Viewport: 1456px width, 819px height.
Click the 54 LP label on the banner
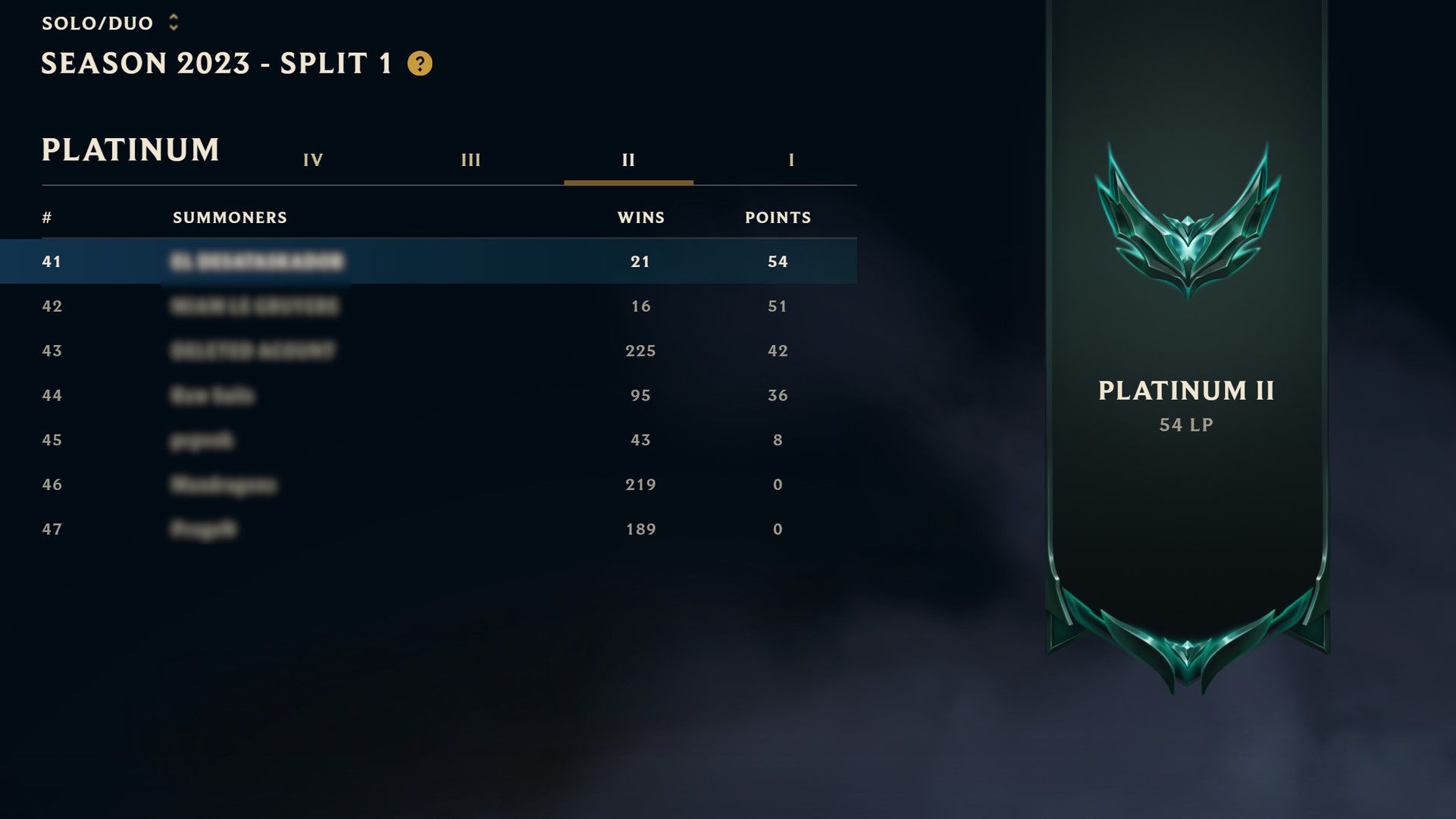pos(1187,425)
